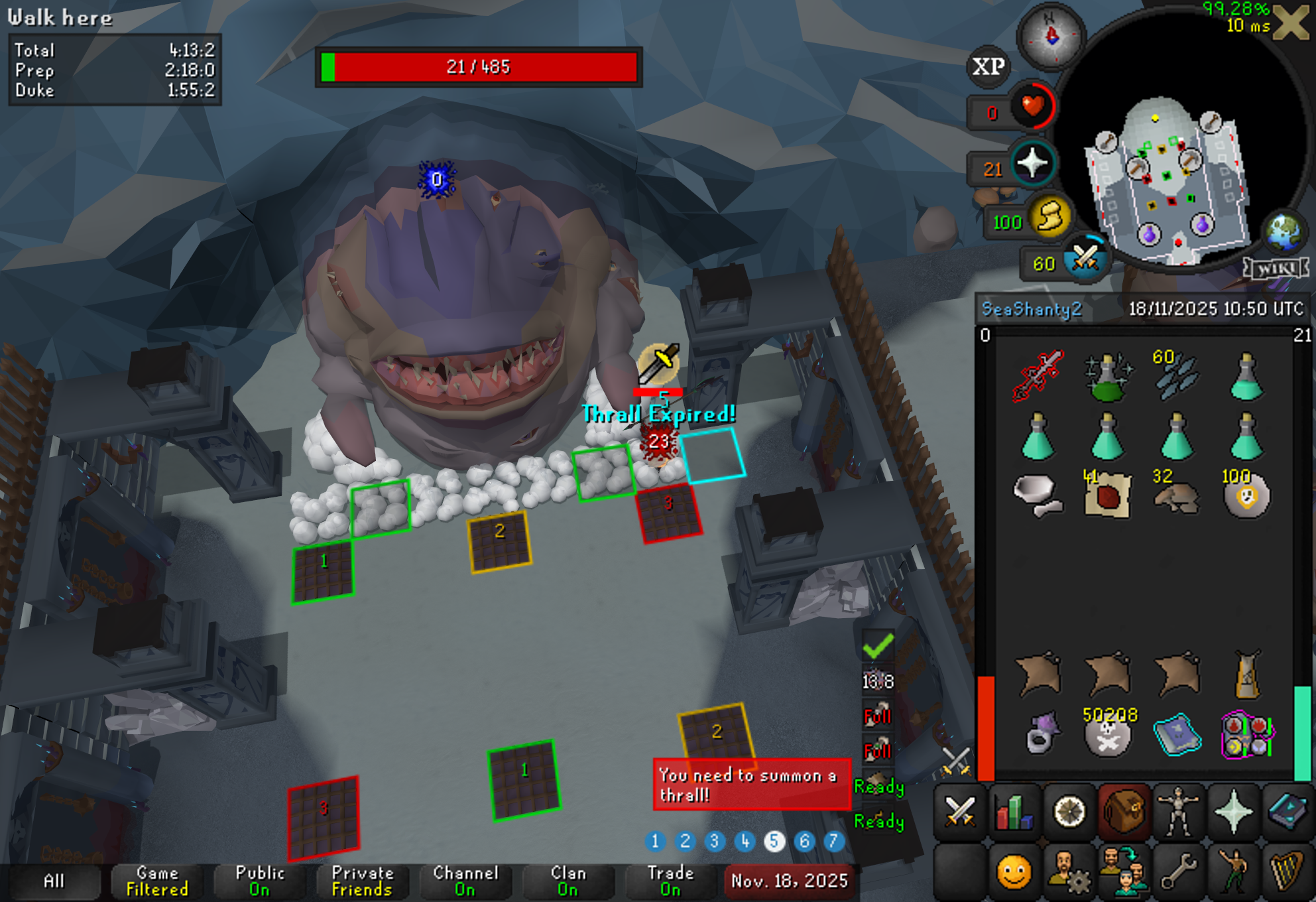Open the Music Player harp tab
Screen dimensions: 1316x902
[1287, 870]
